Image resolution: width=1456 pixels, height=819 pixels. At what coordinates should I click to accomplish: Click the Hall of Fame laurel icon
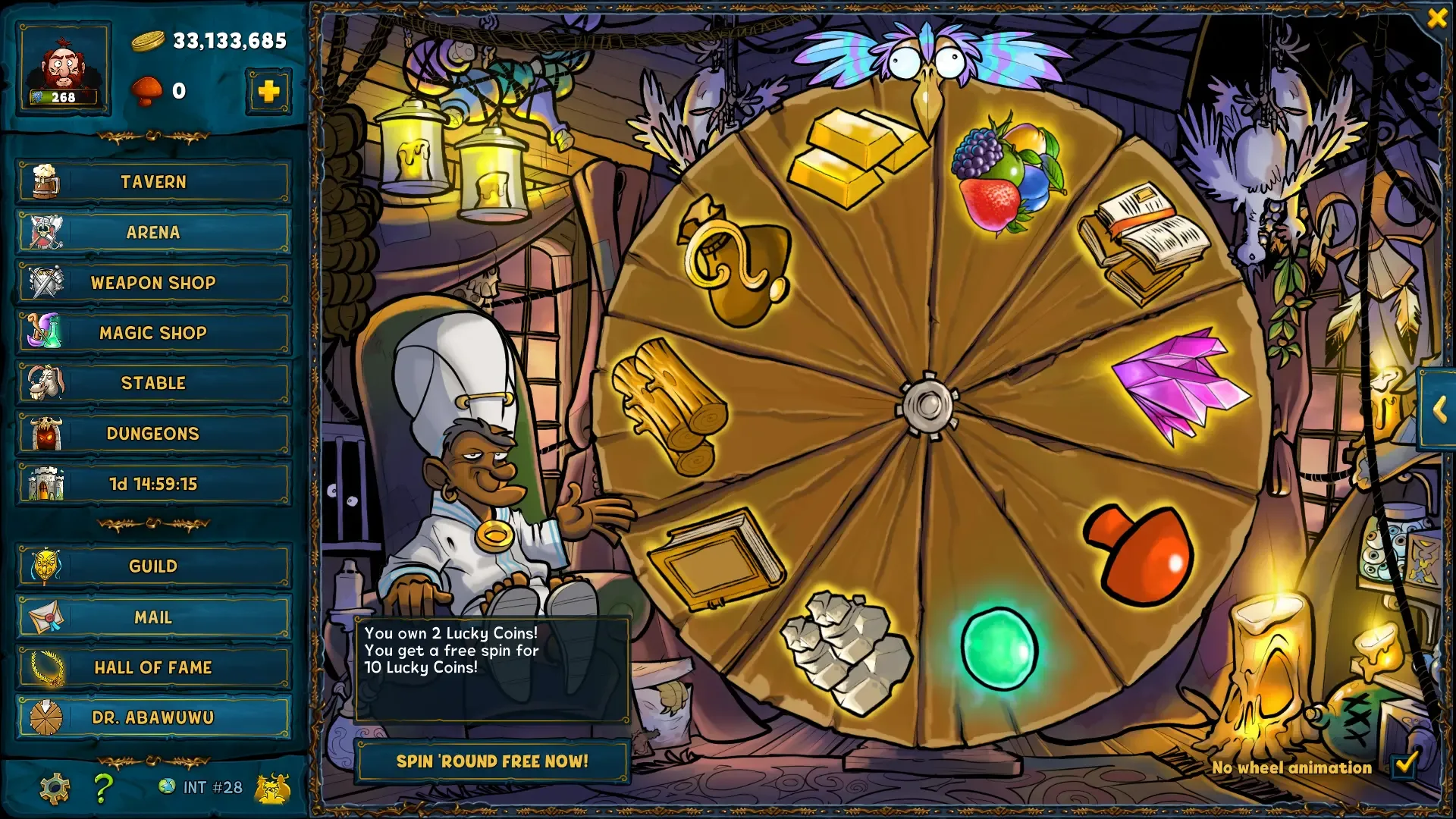47,667
